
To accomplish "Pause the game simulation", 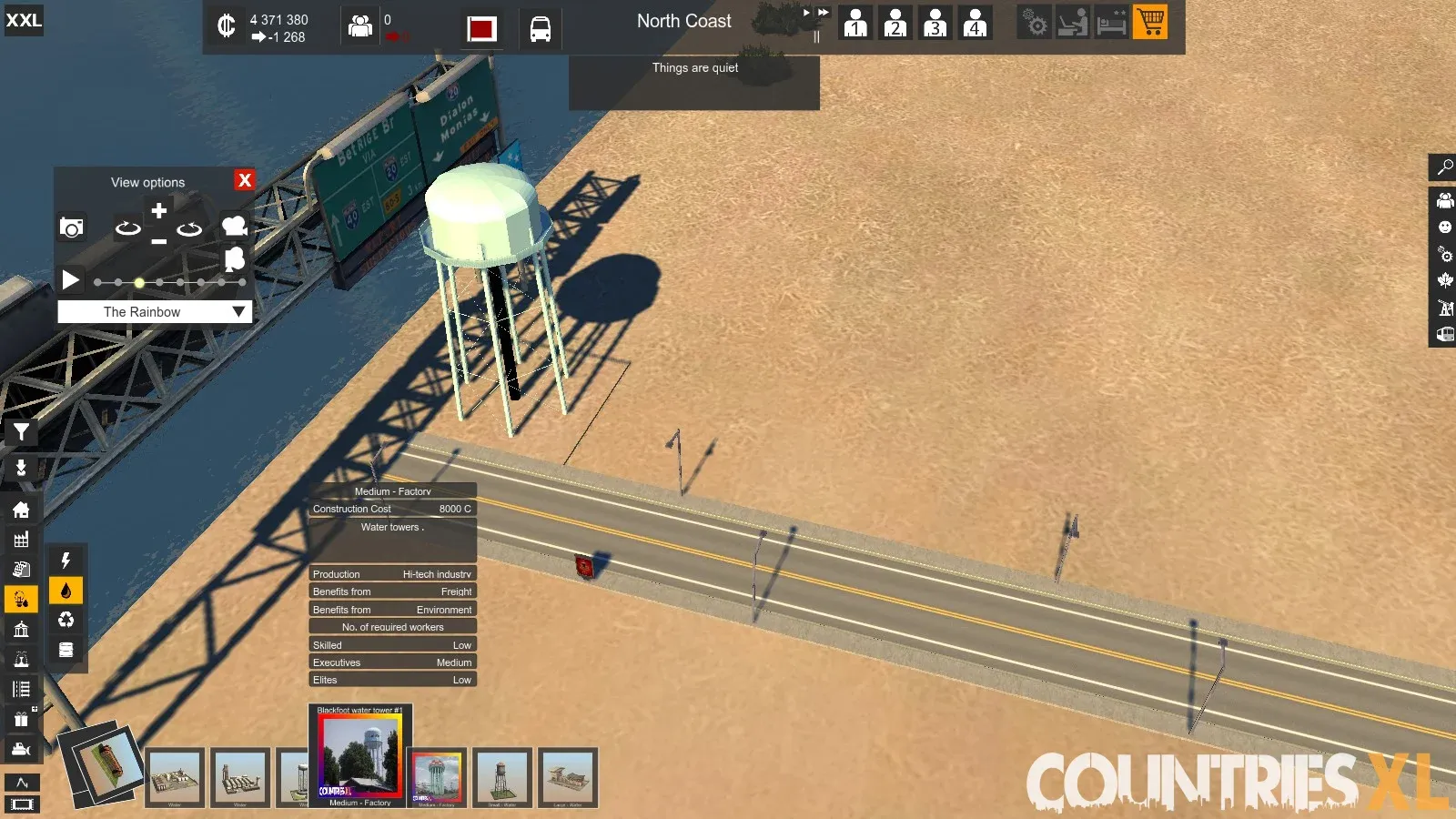I will [816, 37].
